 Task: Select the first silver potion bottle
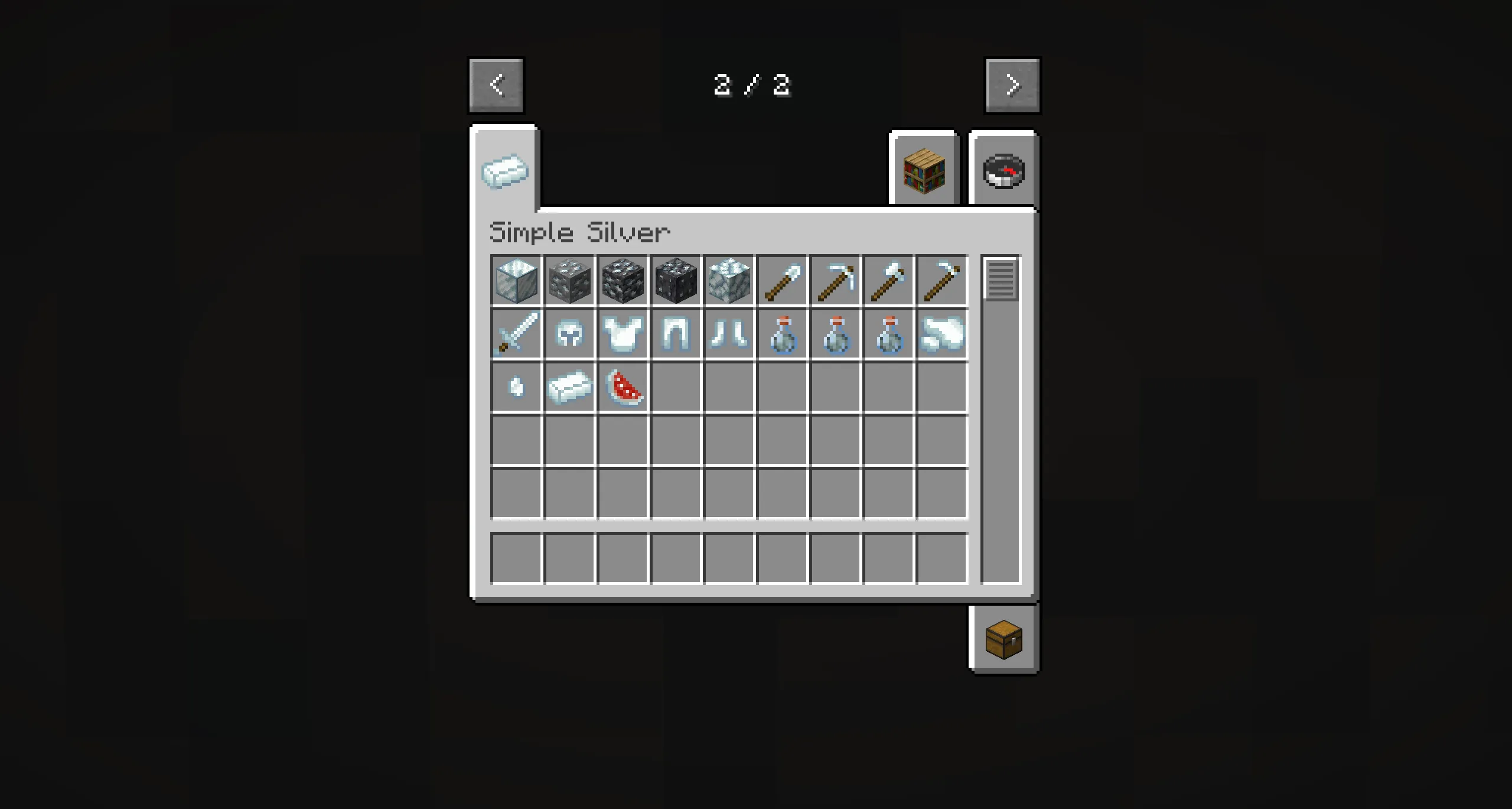tap(782, 334)
